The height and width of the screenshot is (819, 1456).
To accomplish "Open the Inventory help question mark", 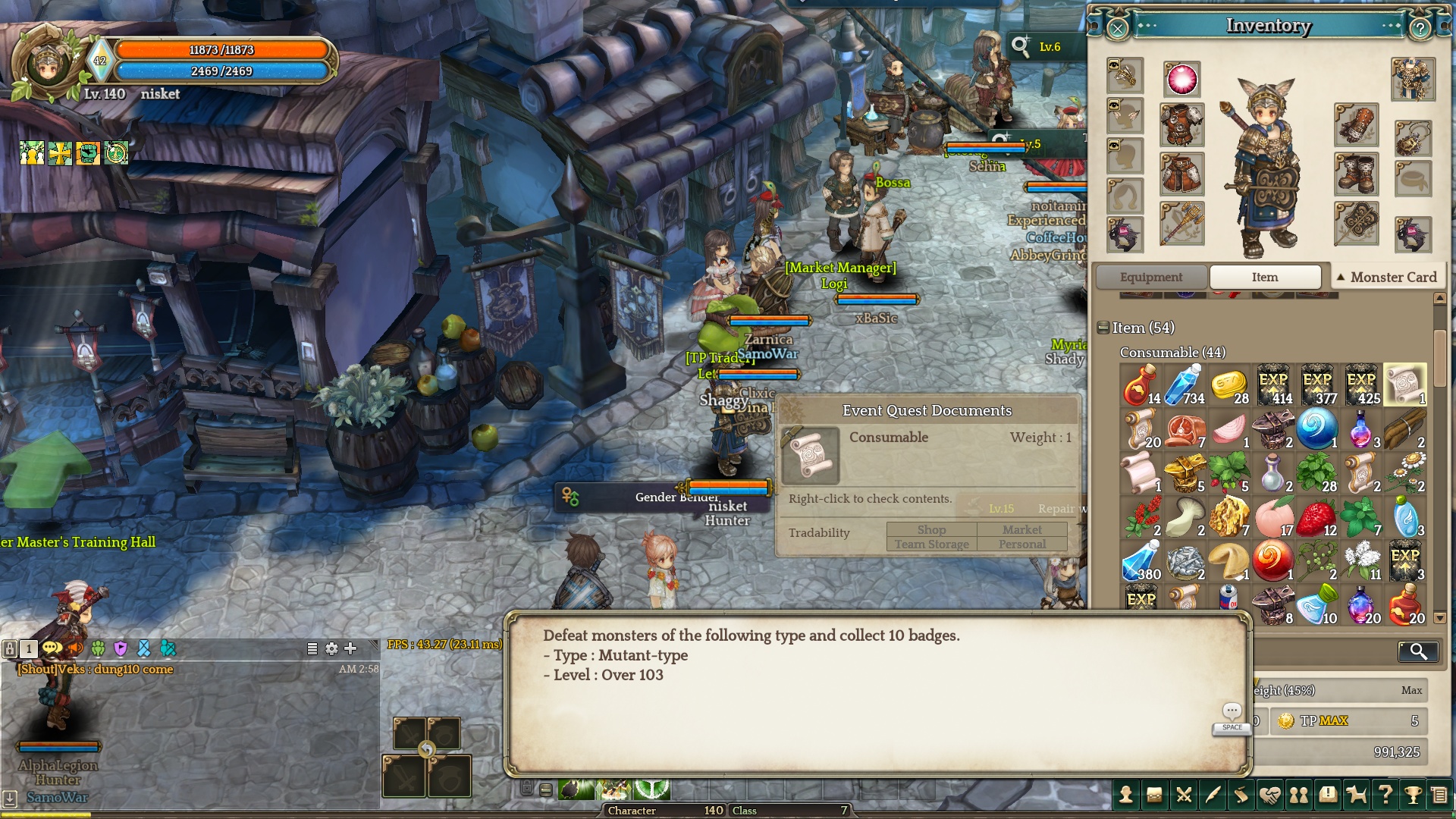I will 1420,29.
